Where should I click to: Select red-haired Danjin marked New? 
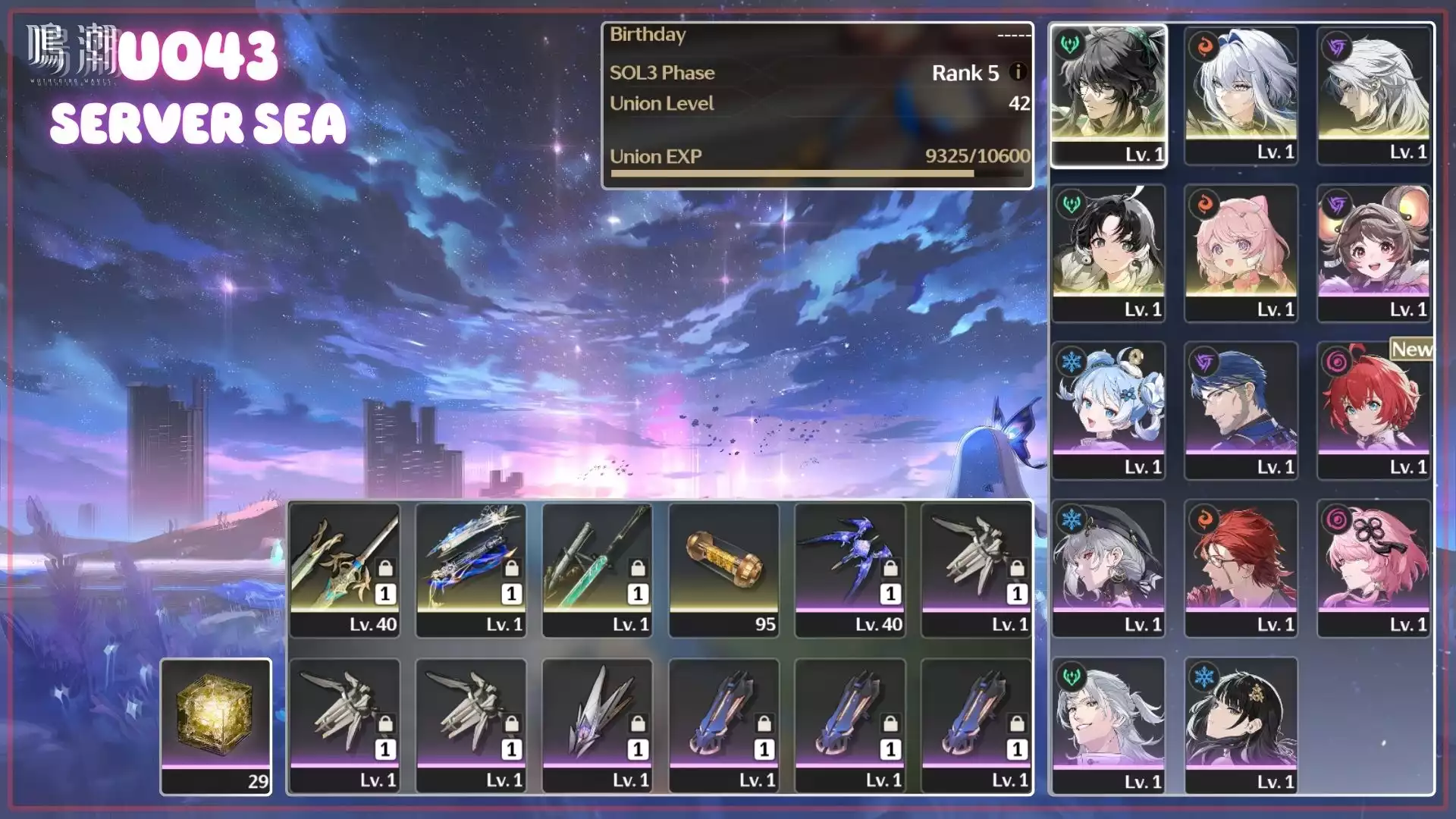pos(1373,410)
